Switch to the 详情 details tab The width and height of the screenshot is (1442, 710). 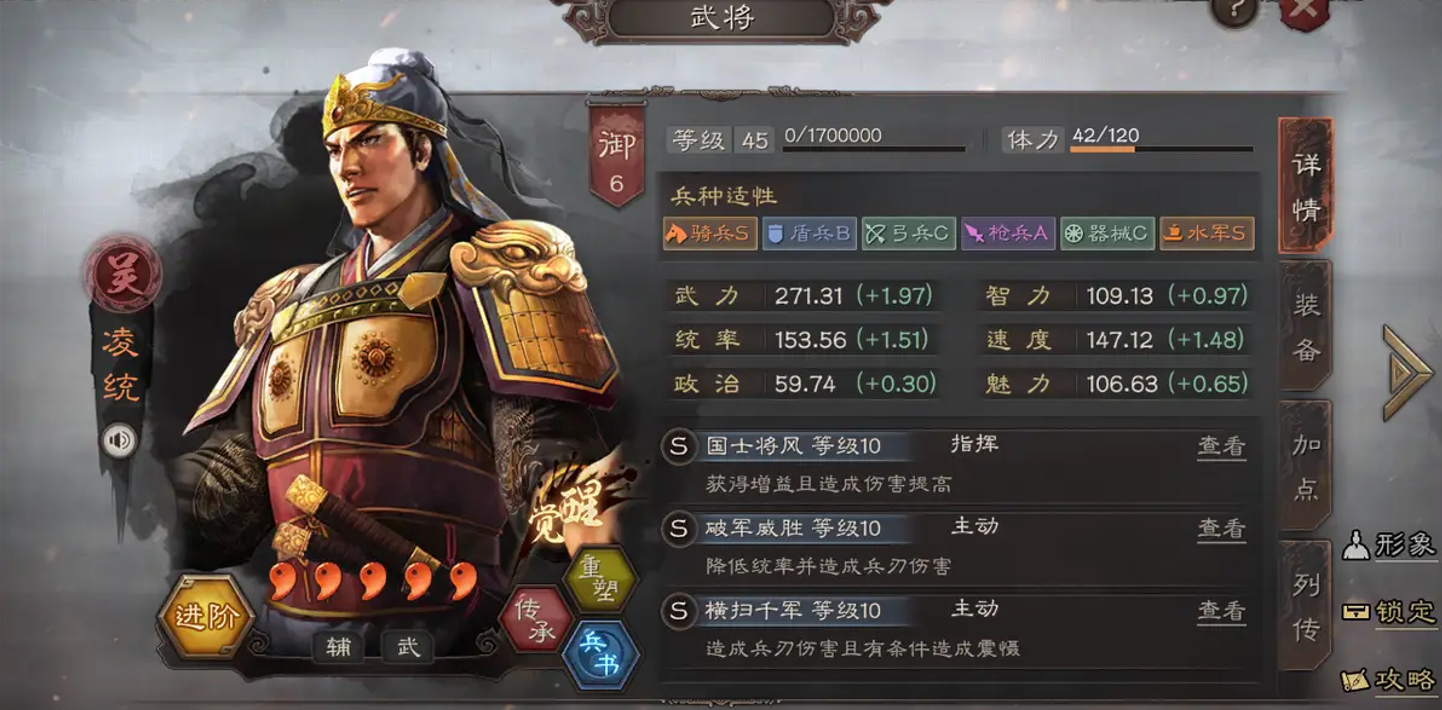[1306, 186]
